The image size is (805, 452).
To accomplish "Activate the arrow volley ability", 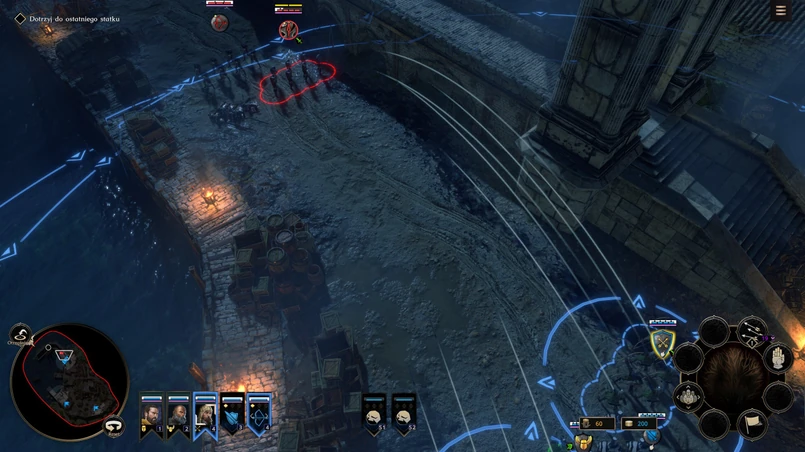I will click(751, 333).
